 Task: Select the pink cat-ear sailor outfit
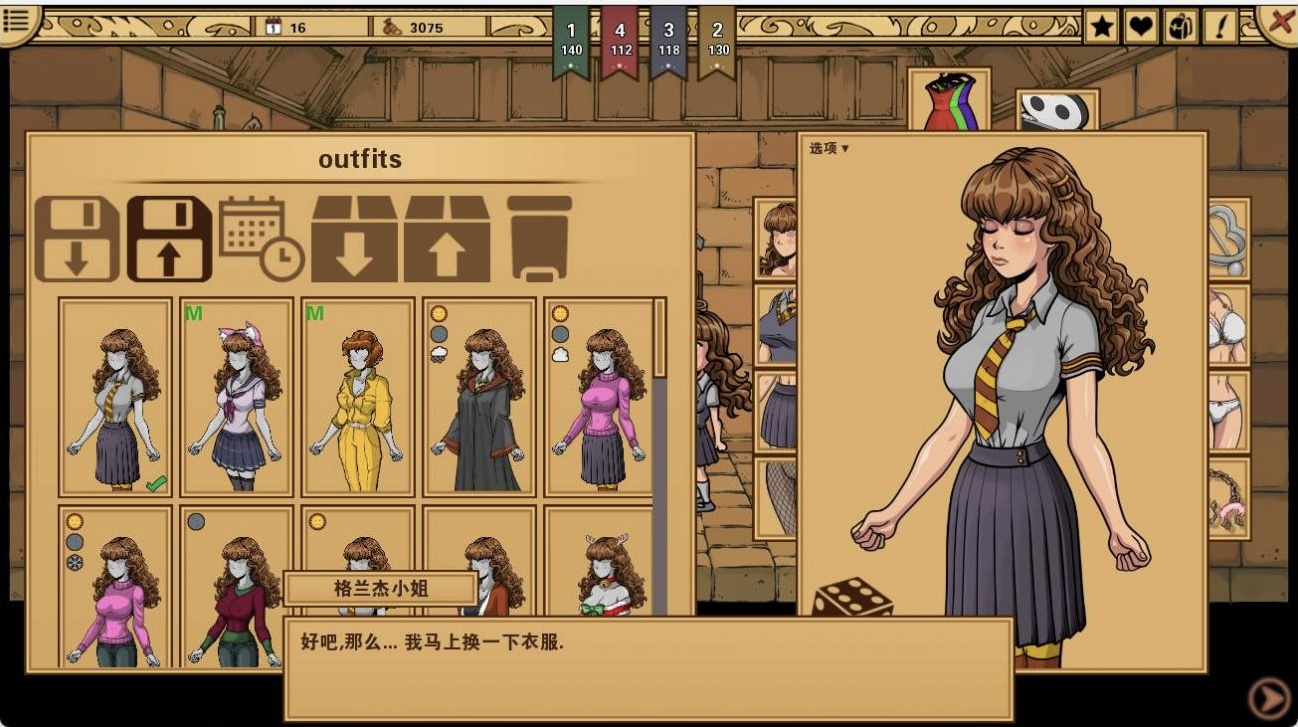[x=237, y=397]
